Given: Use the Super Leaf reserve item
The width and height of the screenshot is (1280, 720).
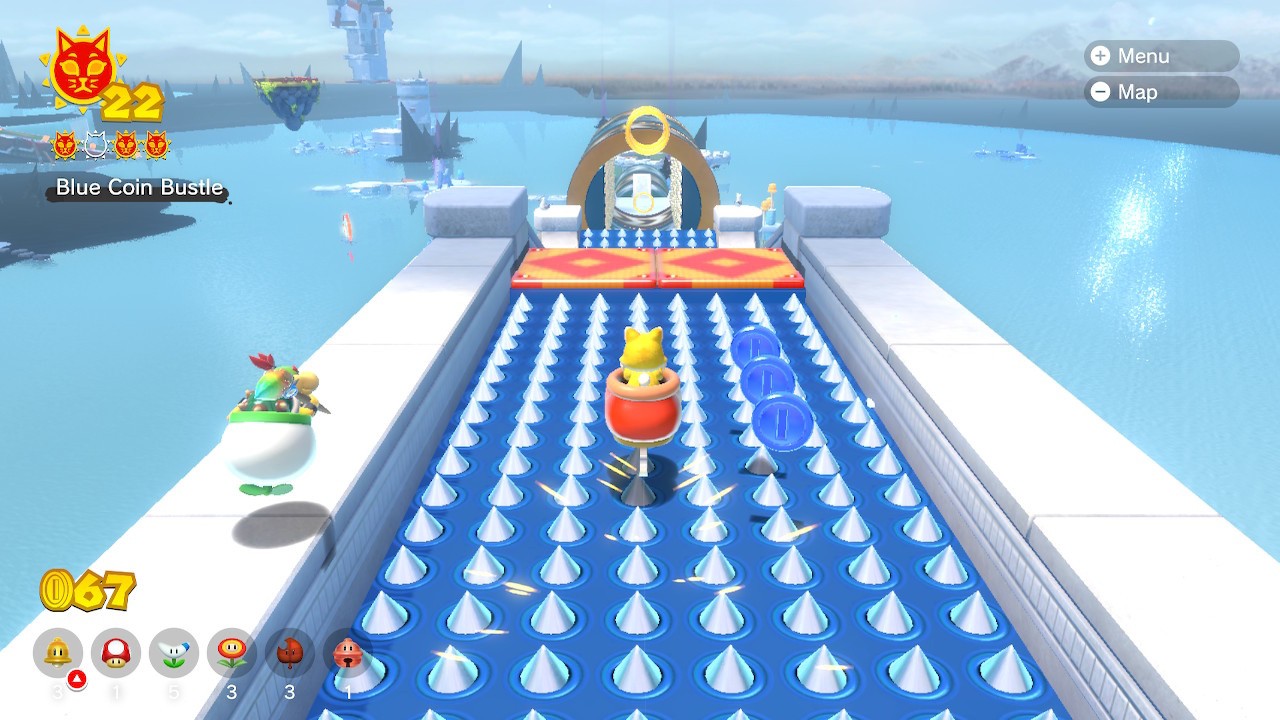Looking at the screenshot, I should coord(290,654).
